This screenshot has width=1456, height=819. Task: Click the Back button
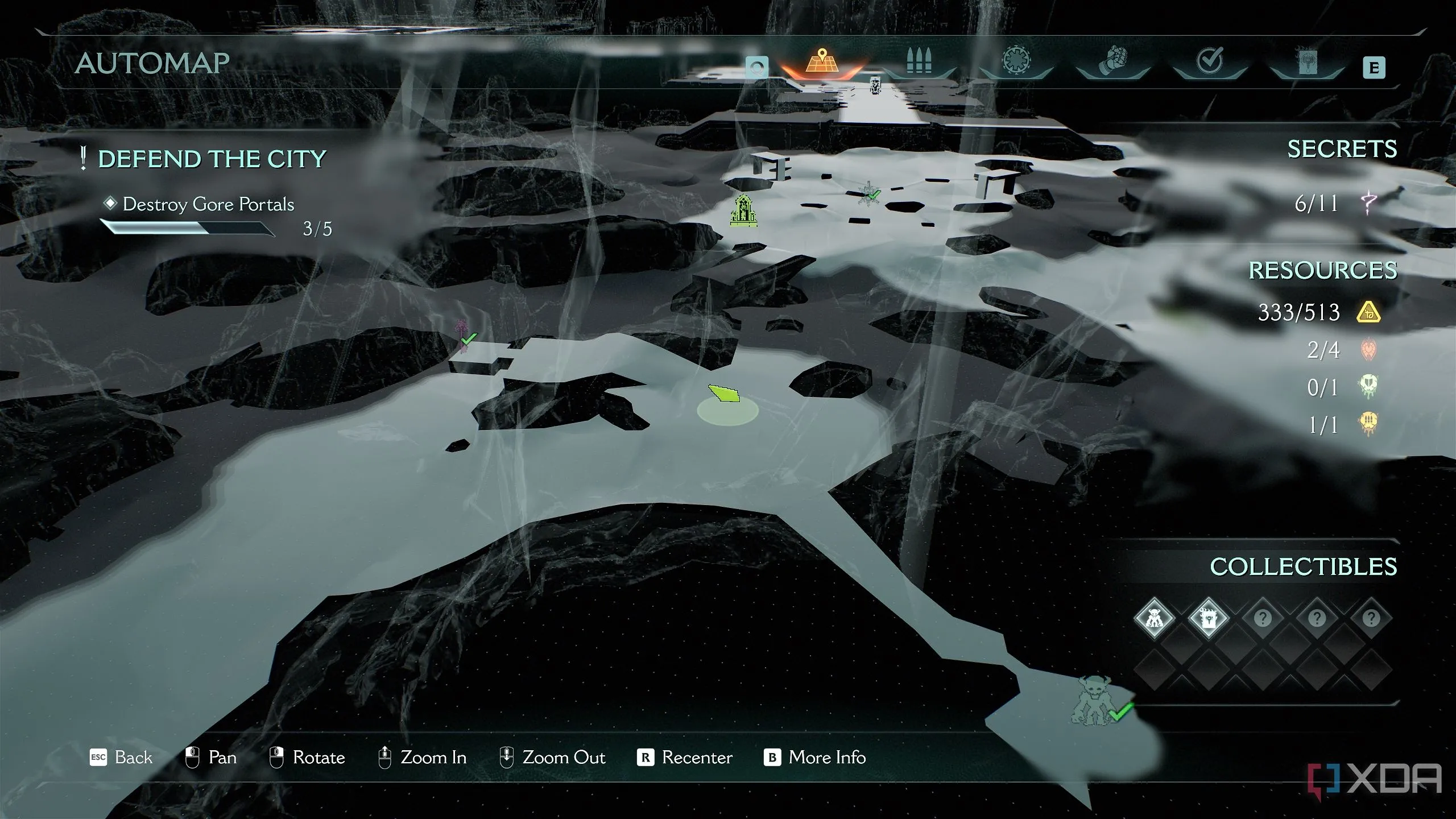point(122,758)
